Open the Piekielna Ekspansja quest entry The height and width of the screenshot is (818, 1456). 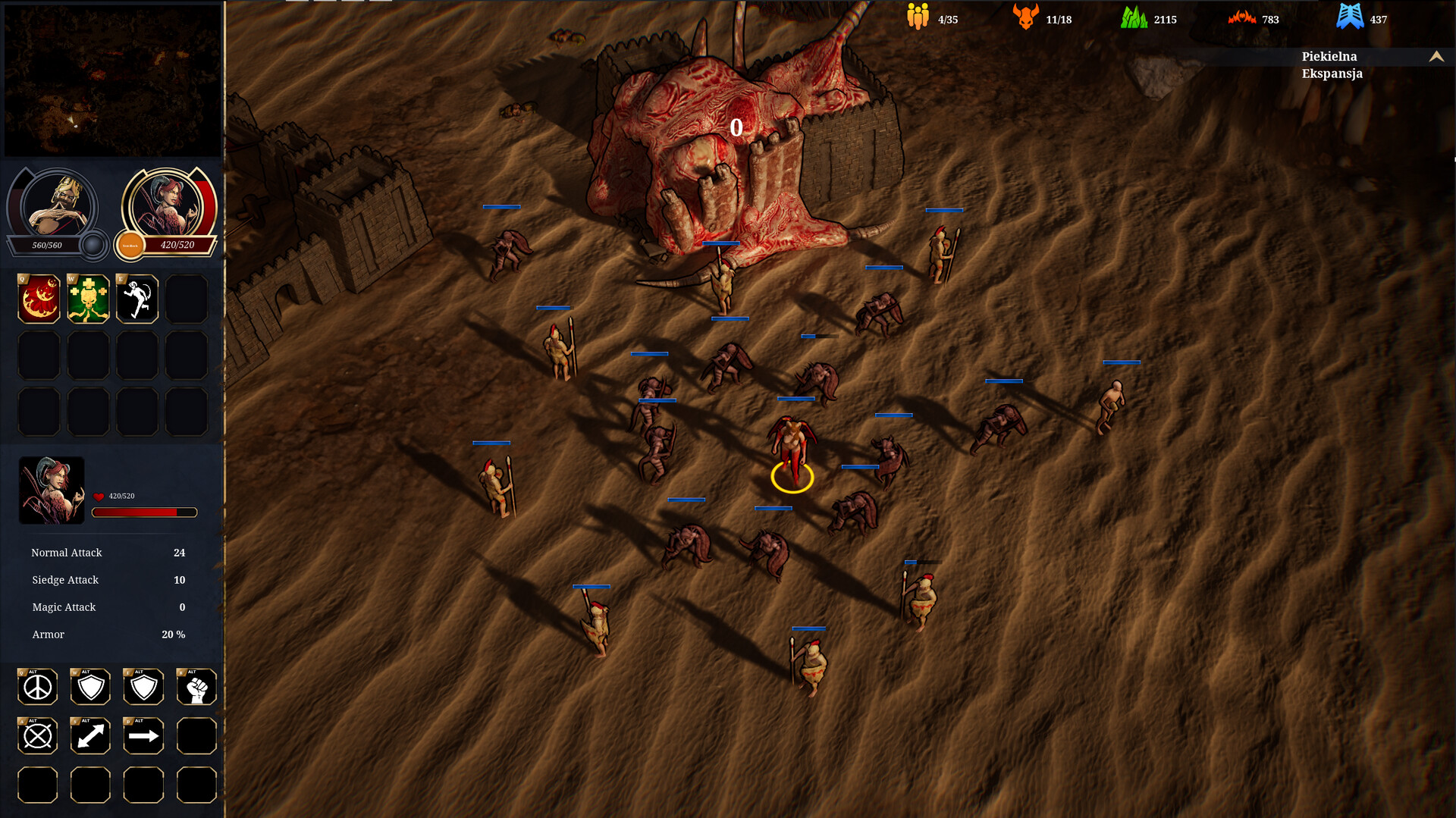tap(1331, 65)
